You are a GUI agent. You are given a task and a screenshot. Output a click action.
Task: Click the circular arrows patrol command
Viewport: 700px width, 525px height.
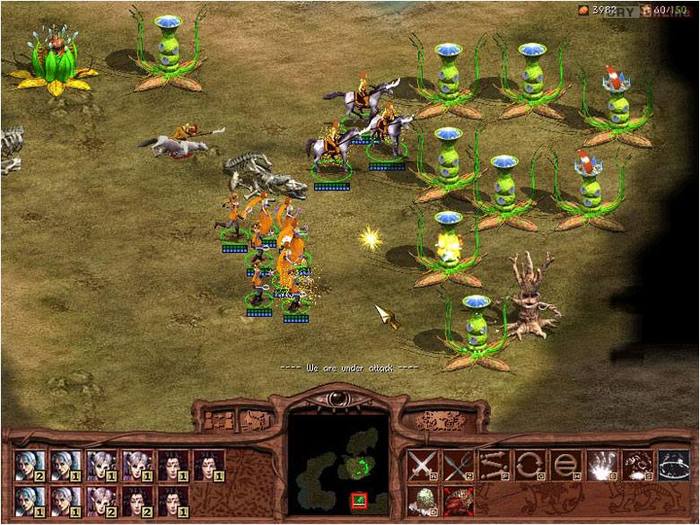(529, 466)
